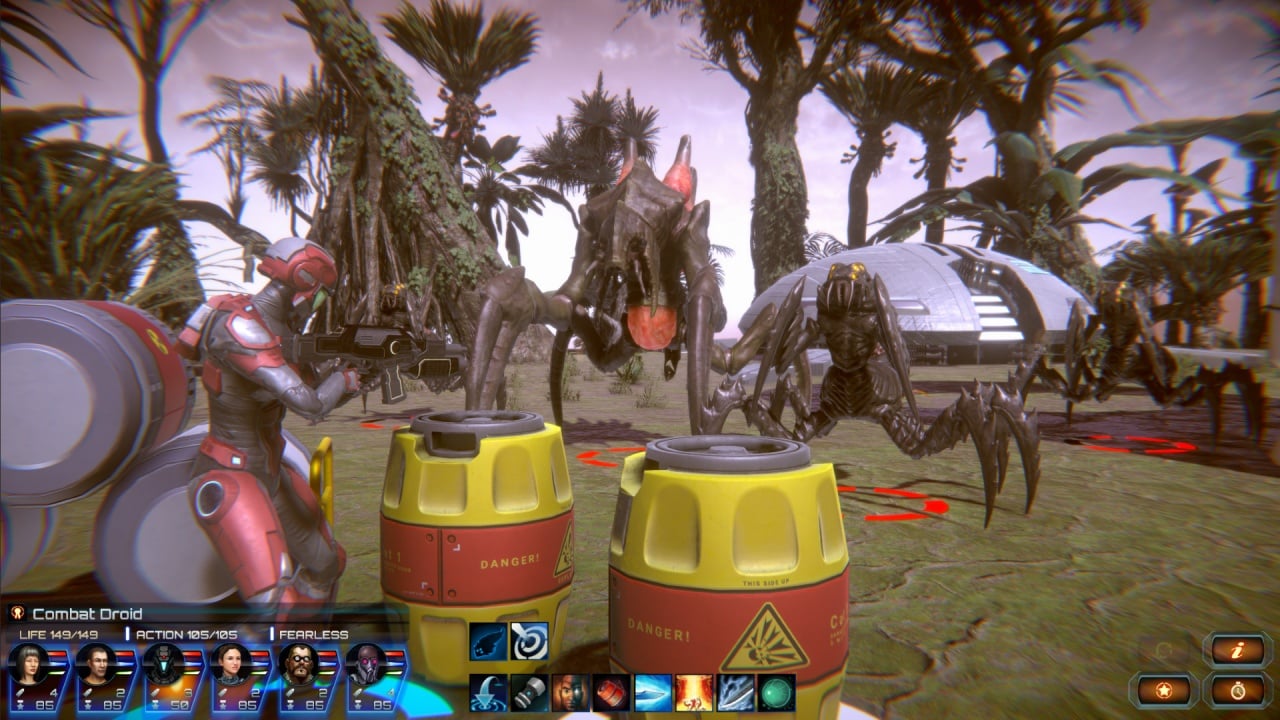
Task: Select the combat droid robot portrait
Action: (x=162, y=663)
